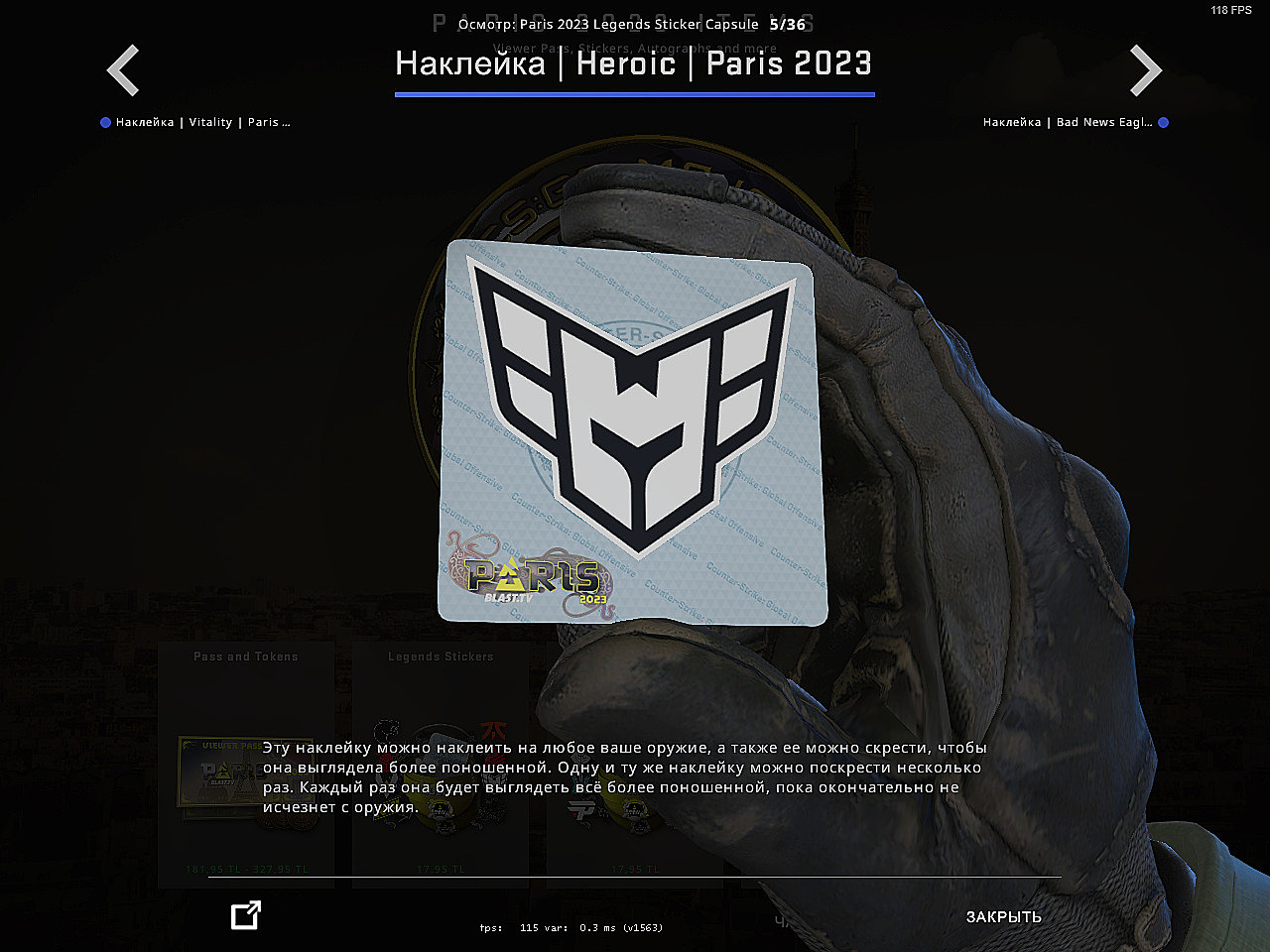Advance to the next sticker with right arrow
This screenshot has height=952, width=1270.
click(1145, 70)
